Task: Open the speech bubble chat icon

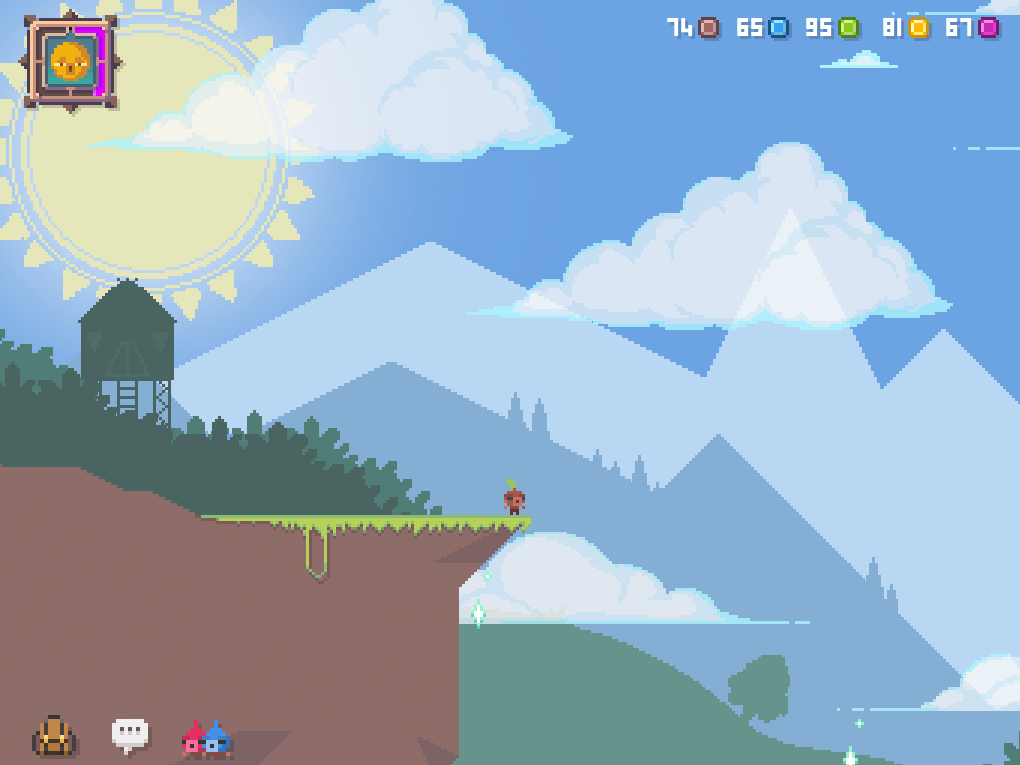Action: (130, 735)
